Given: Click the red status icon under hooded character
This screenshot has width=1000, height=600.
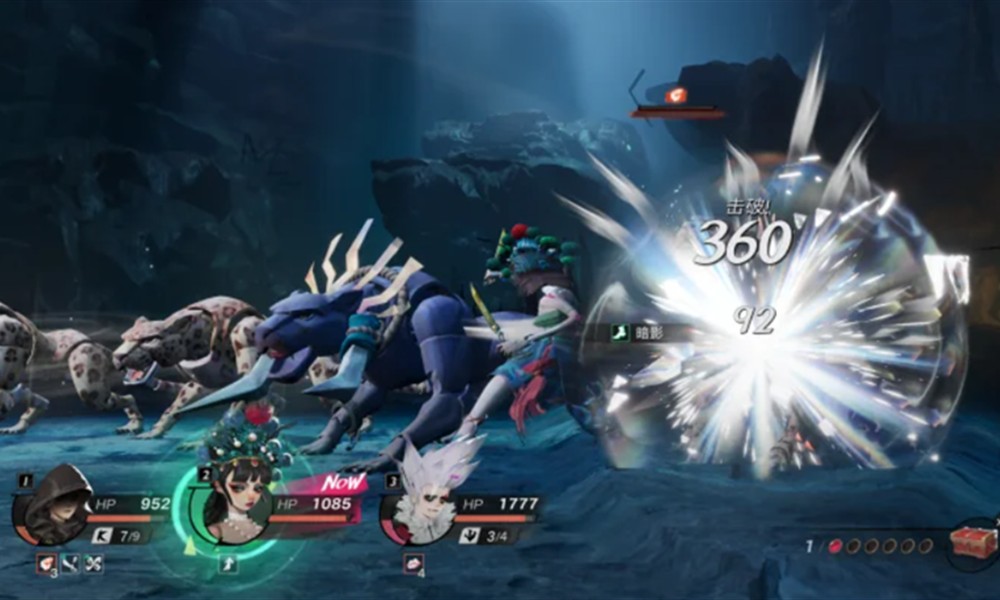Looking at the screenshot, I should (x=46, y=564).
